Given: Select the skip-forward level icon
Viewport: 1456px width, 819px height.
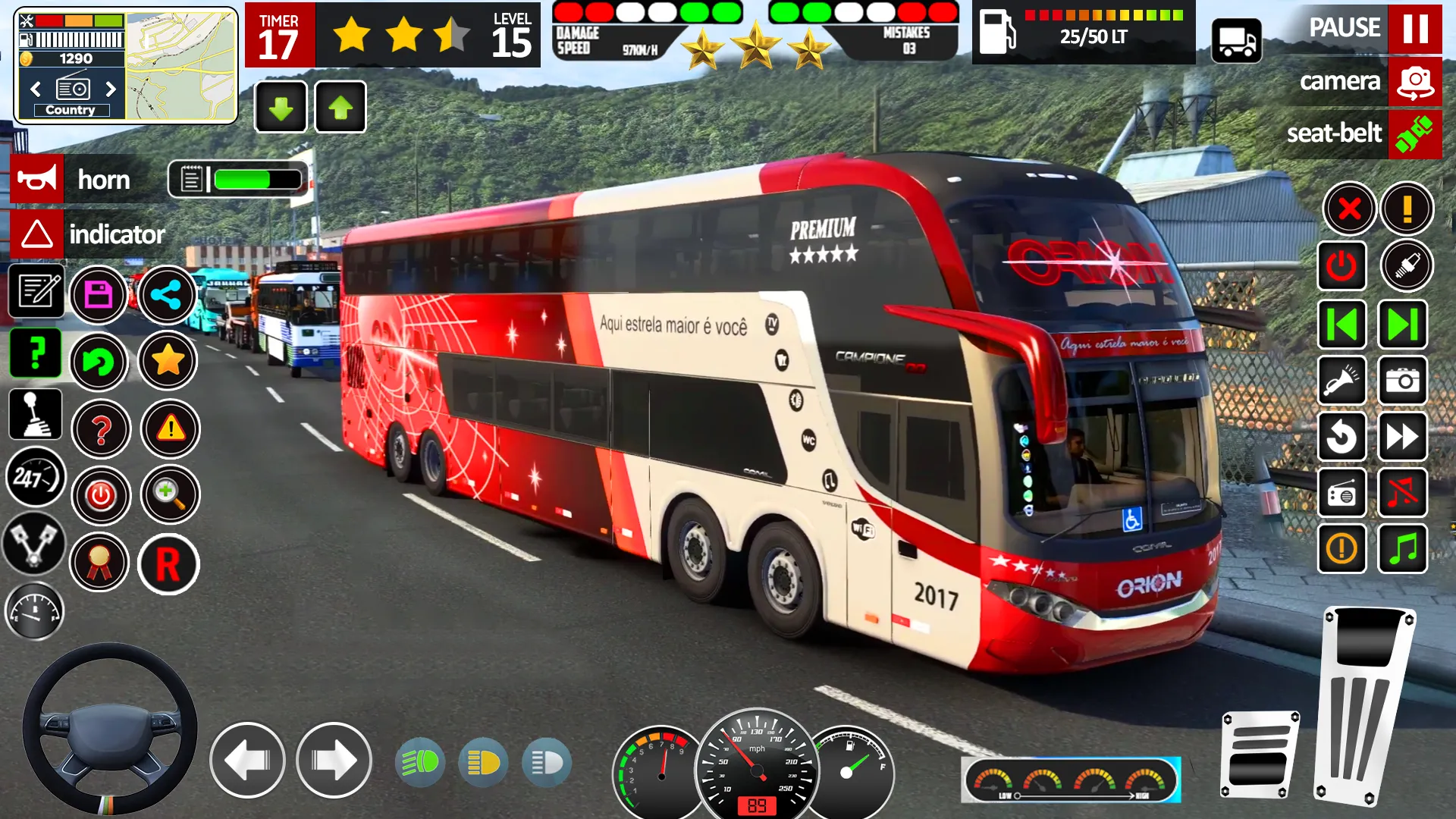Looking at the screenshot, I should coord(1402,325).
